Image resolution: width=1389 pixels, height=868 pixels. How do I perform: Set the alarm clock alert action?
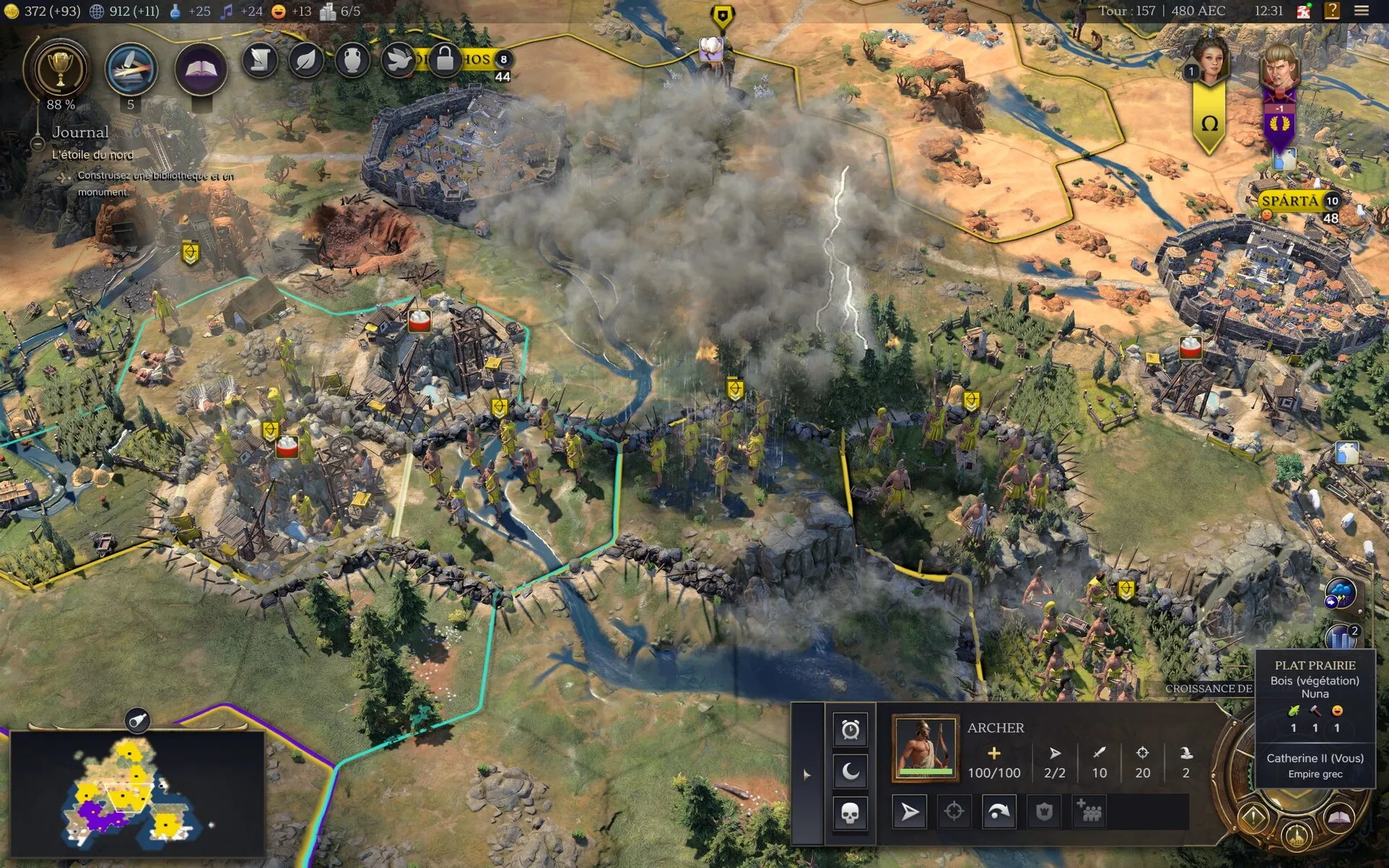(850, 729)
